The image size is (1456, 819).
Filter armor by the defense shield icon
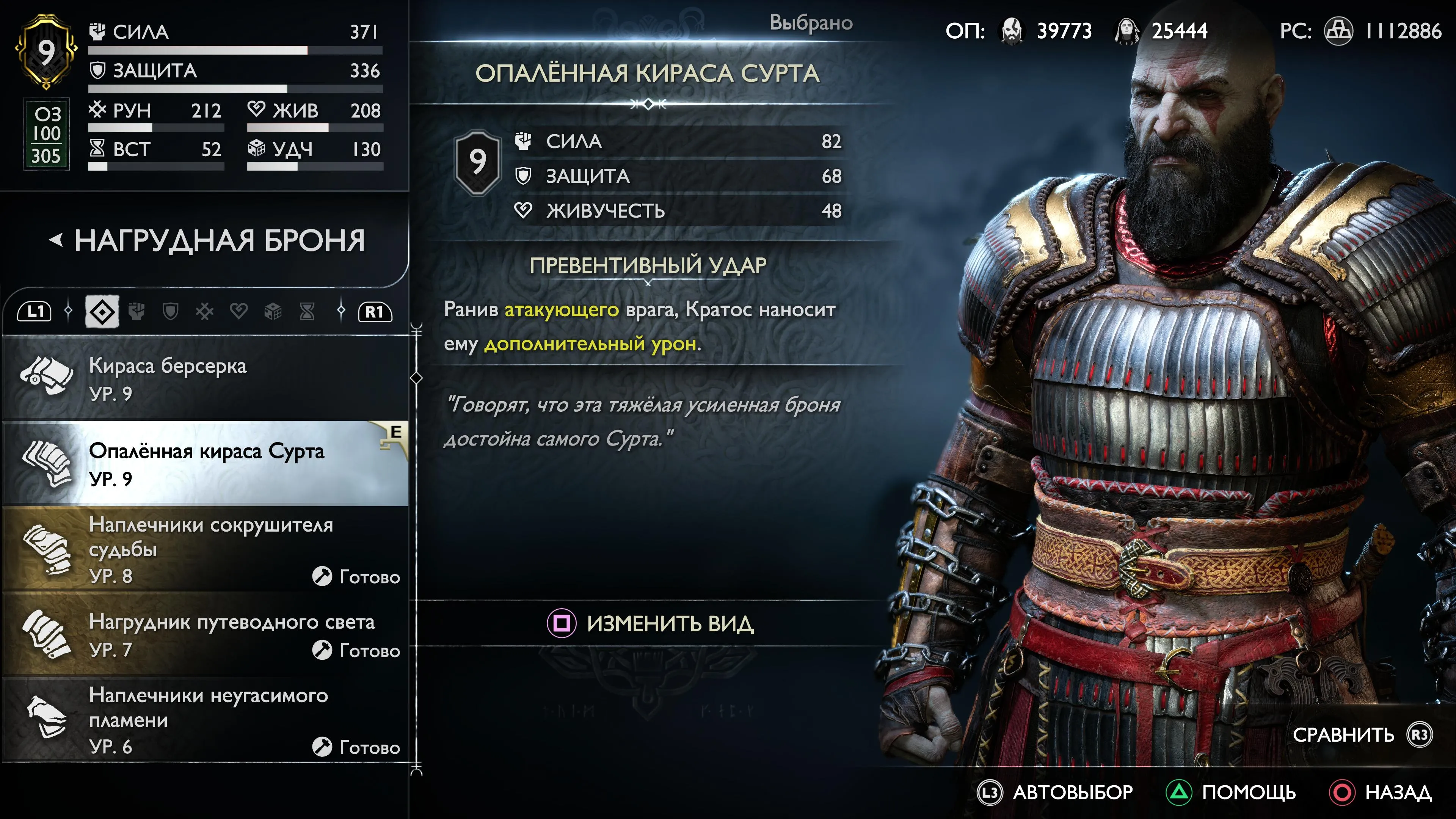pos(171,311)
